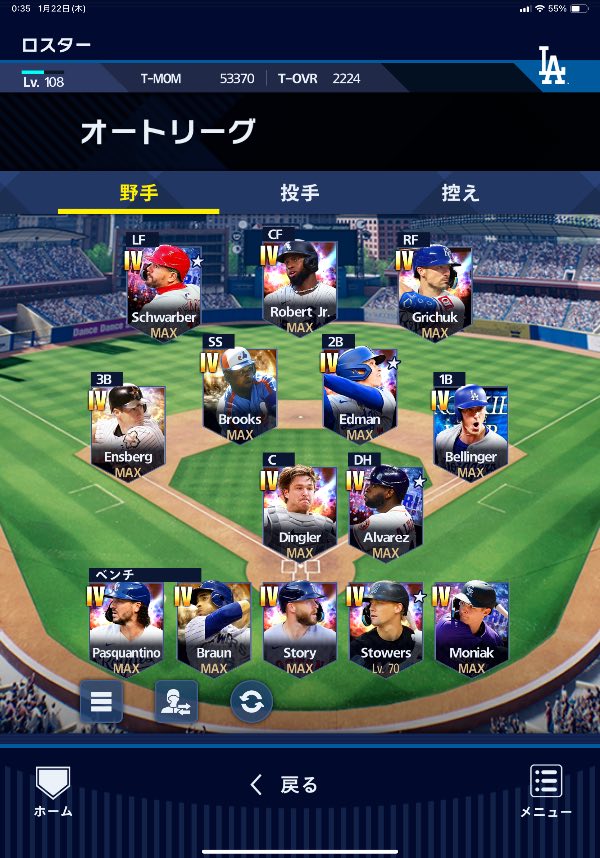Switch to the 投手 pitchers tab

(300, 193)
